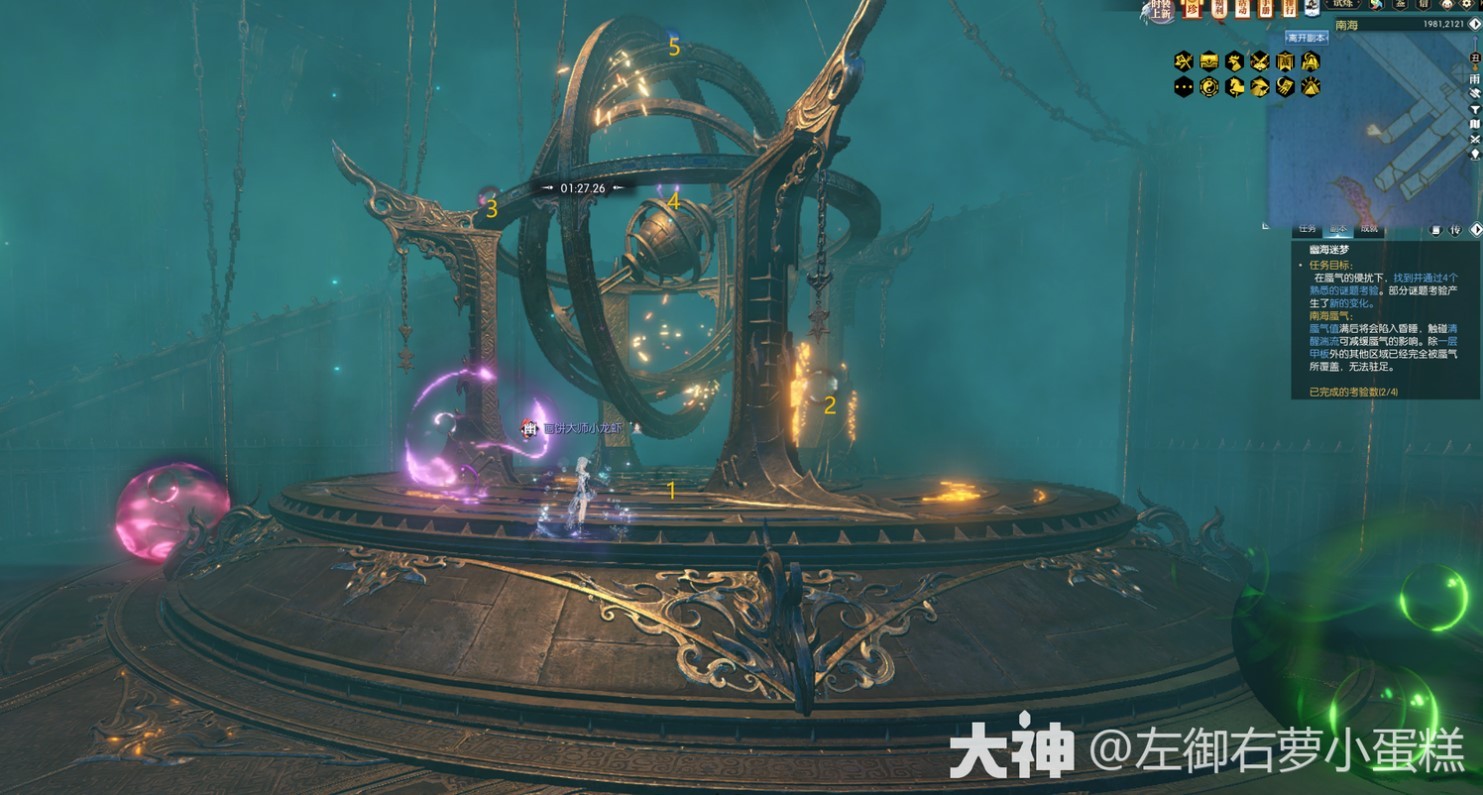The height and width of the screenshot is (795, 1483).
Task: Open the horse hexagon icon
Action: coord(1234,87)
